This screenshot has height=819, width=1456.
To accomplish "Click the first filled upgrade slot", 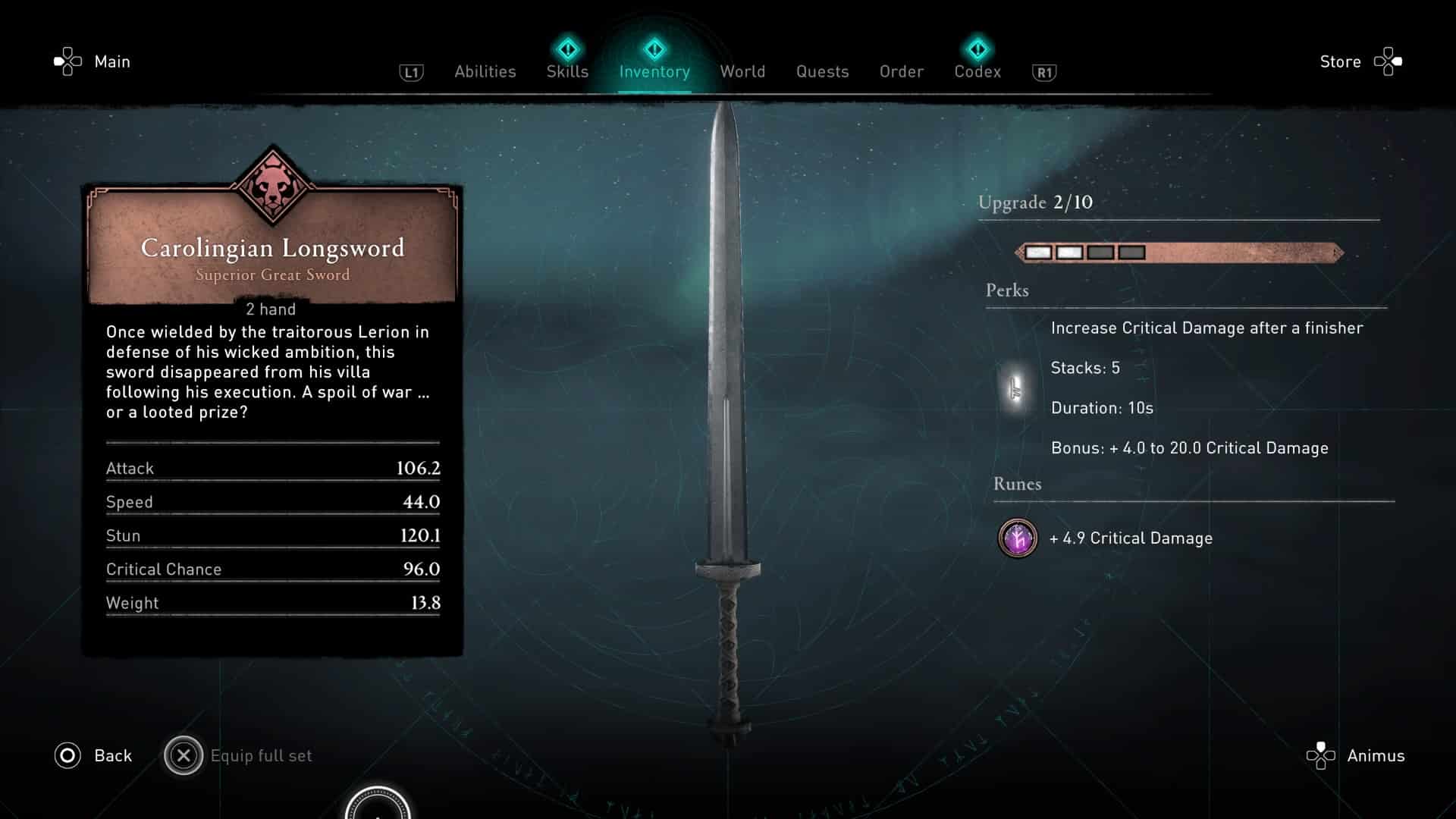I will pos(1037,252).
